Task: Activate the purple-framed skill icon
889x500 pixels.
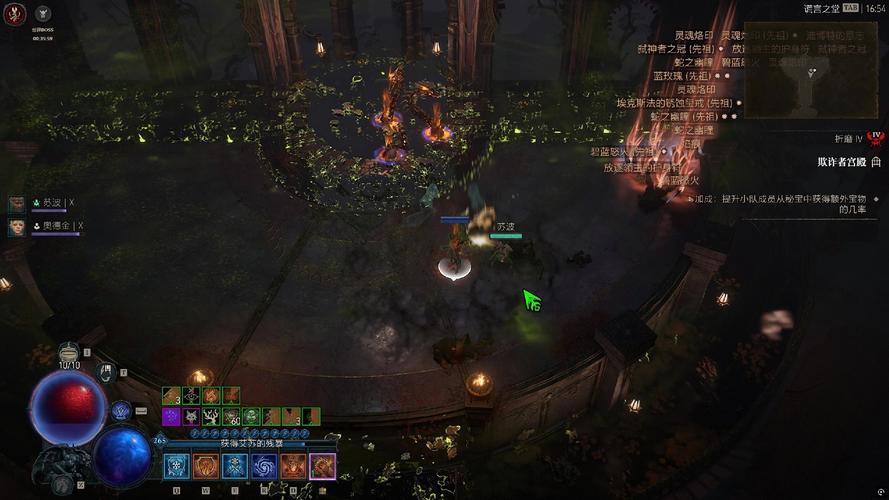Action: pyautogui.click(x=322, y=466)
